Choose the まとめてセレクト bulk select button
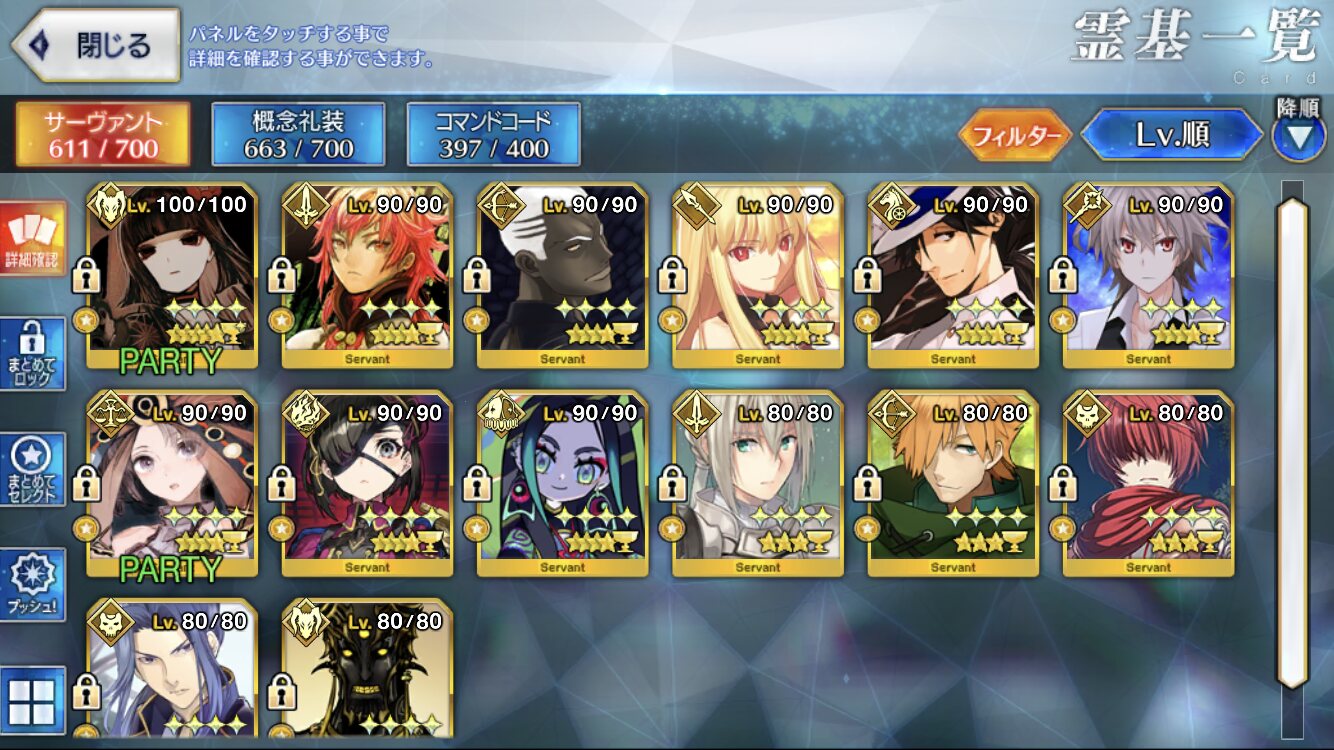 pos(34,470)
